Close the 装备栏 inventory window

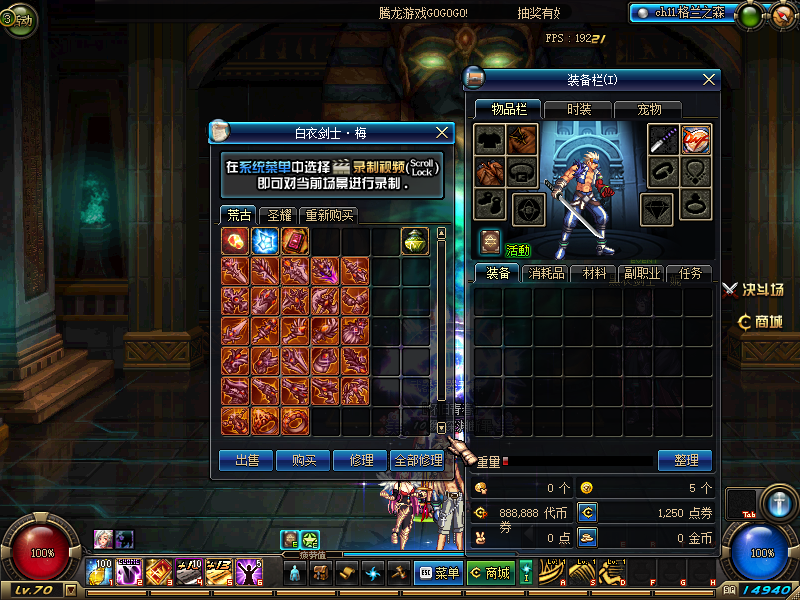(x=709, y=79)
